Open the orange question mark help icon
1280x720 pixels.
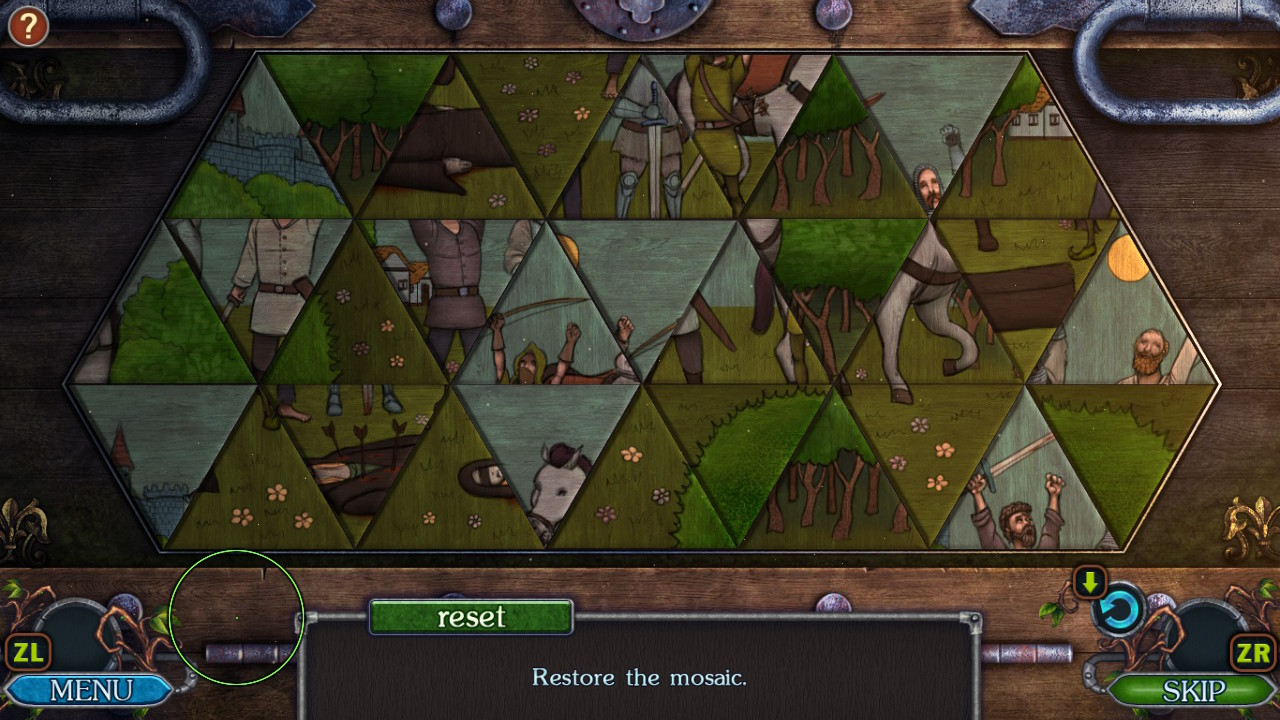(x=27, y=27)
